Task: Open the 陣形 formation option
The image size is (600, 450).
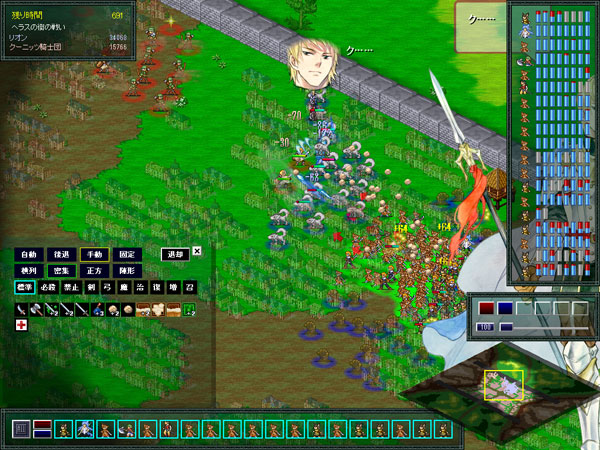Action: coord(127,271)
